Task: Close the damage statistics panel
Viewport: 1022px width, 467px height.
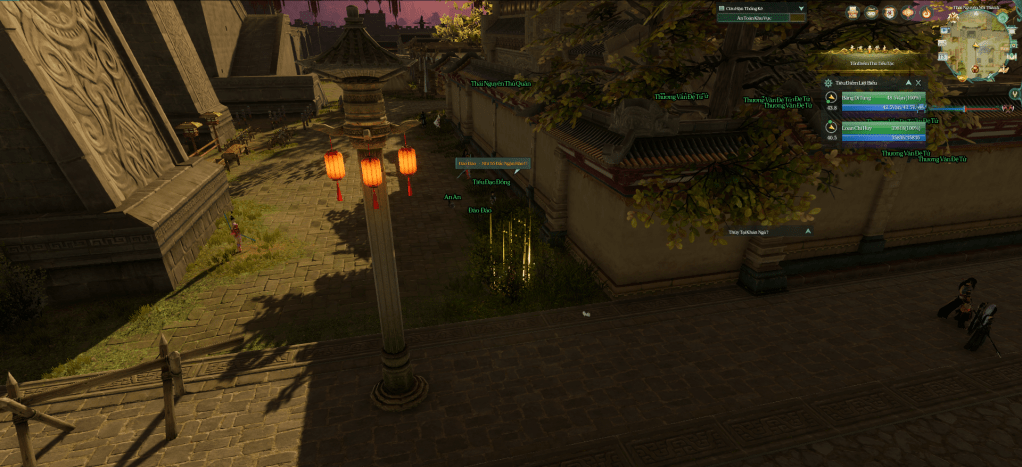Action: pos(918,83)
